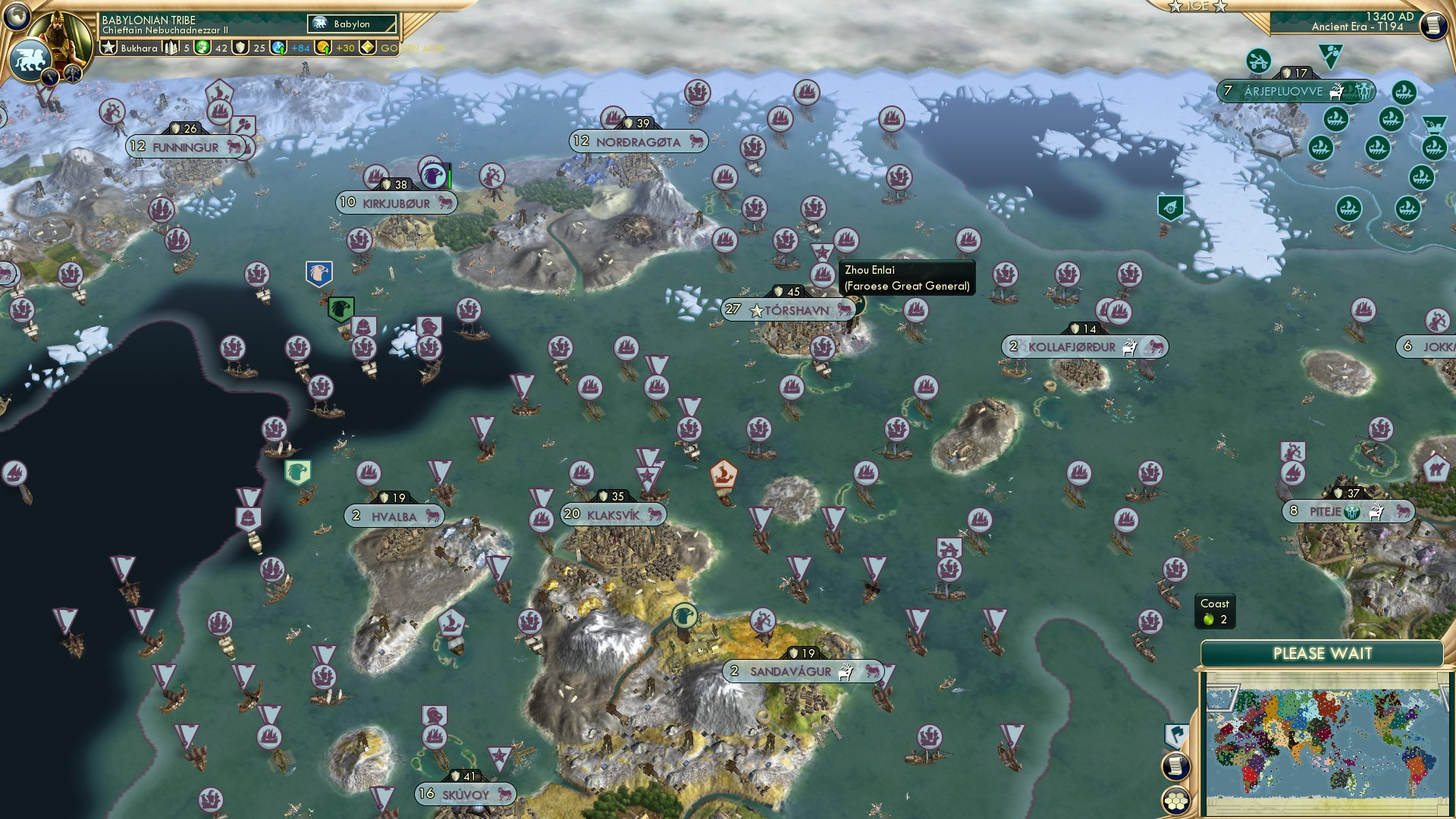Toggle strategic view with the flag icon near the minimap
The width and height of the screenshot is (1456, 819).
point(1175,734)
